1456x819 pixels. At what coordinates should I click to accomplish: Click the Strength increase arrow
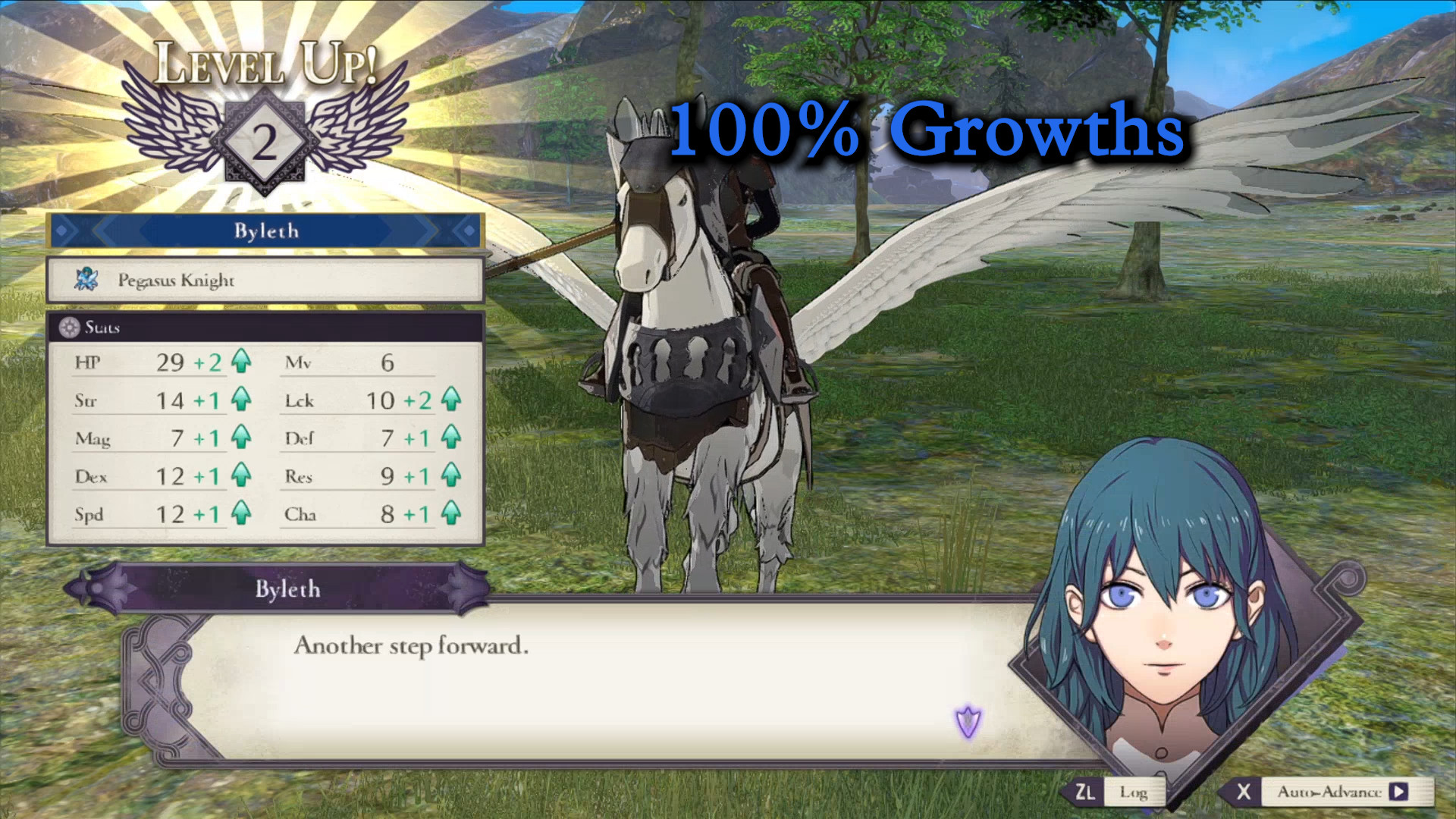click(243, 400)
